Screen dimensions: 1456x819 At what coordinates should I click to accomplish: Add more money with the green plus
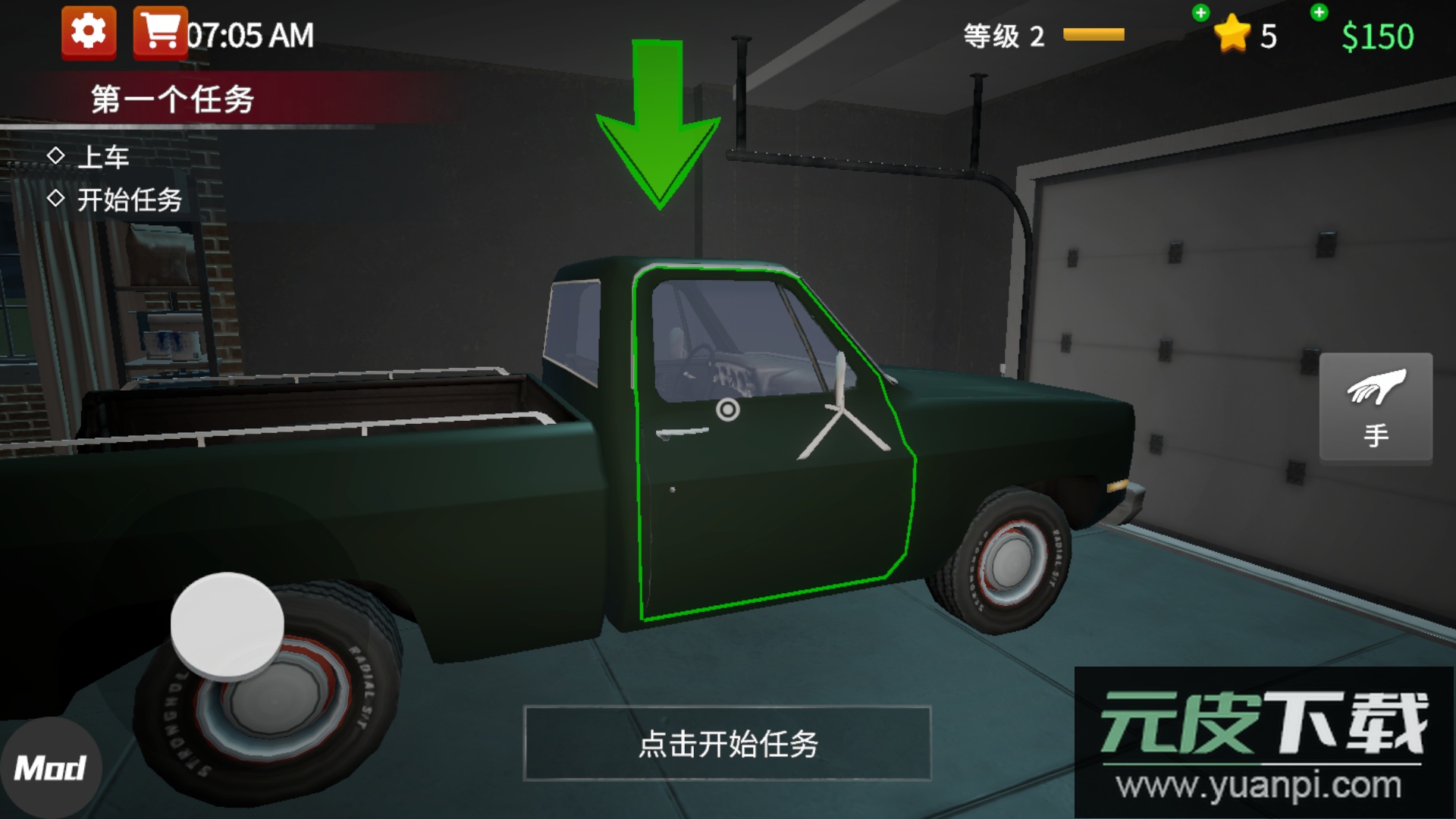click(x=1319, y=13)
